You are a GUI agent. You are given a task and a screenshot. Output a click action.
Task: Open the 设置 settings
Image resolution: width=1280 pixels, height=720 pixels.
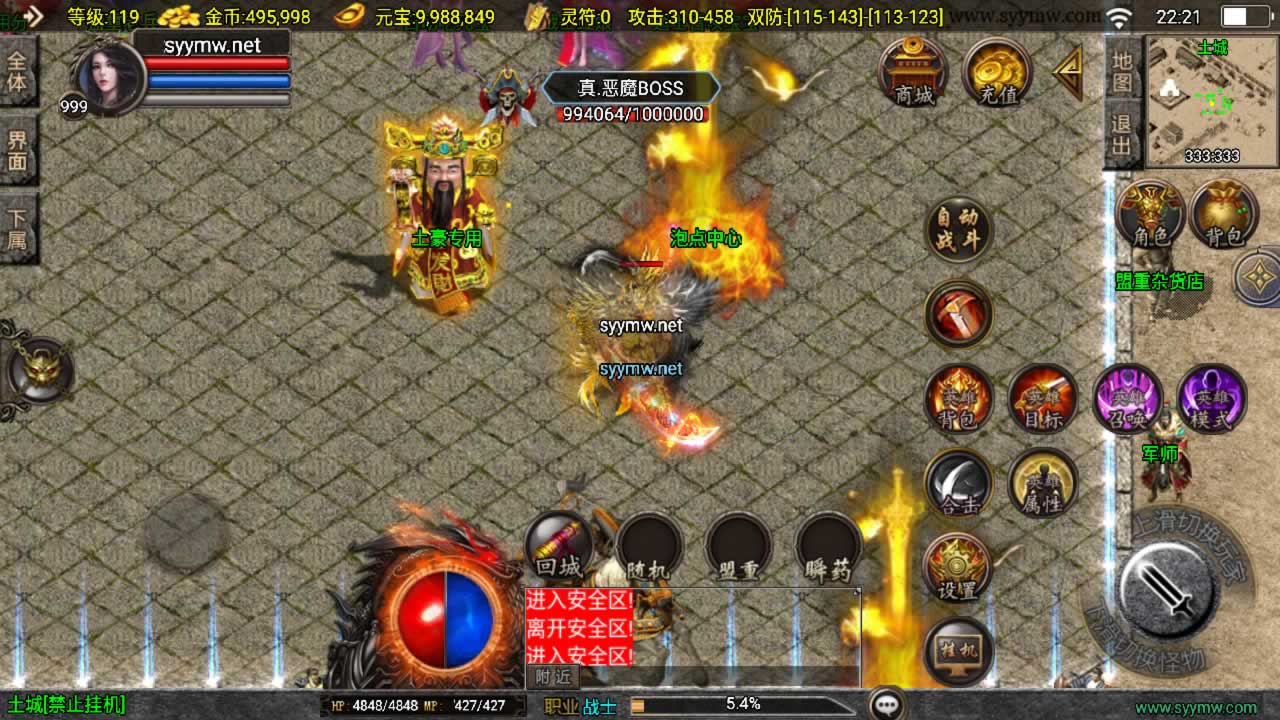click(958, 567)
